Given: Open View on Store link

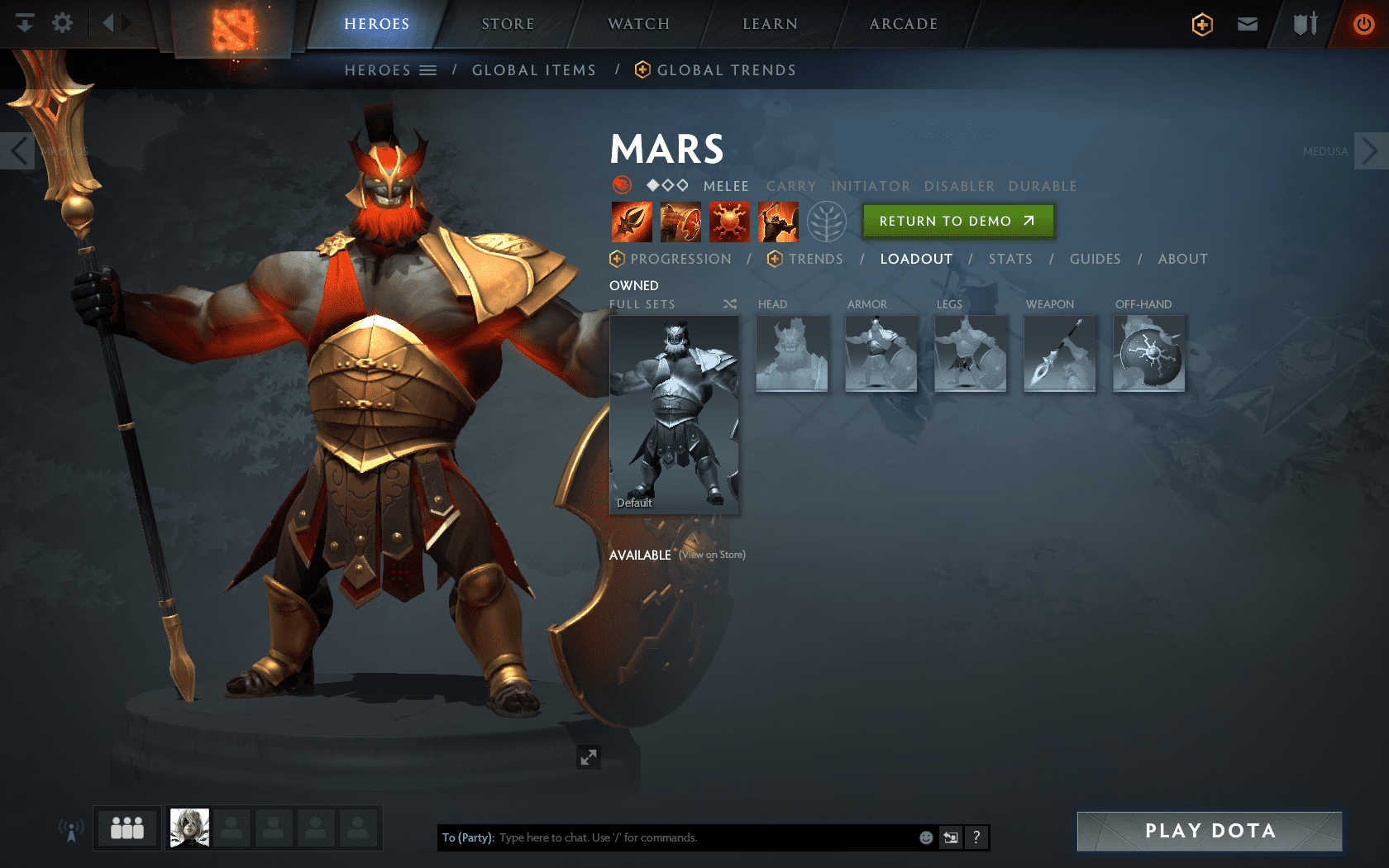Looking at the screenshot, I should tap(712, 555).
